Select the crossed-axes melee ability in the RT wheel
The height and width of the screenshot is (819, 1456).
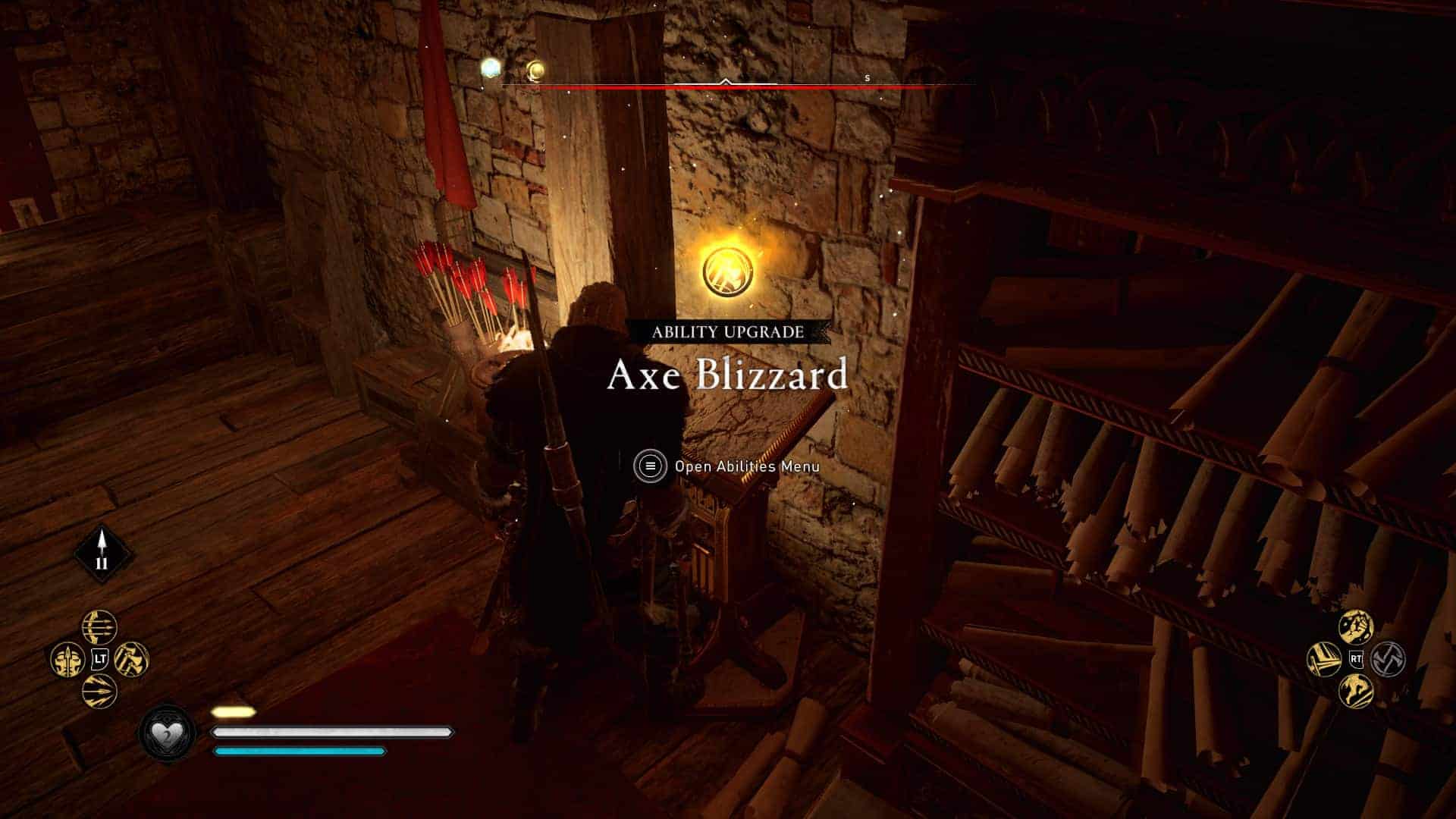click(1389, 659)
